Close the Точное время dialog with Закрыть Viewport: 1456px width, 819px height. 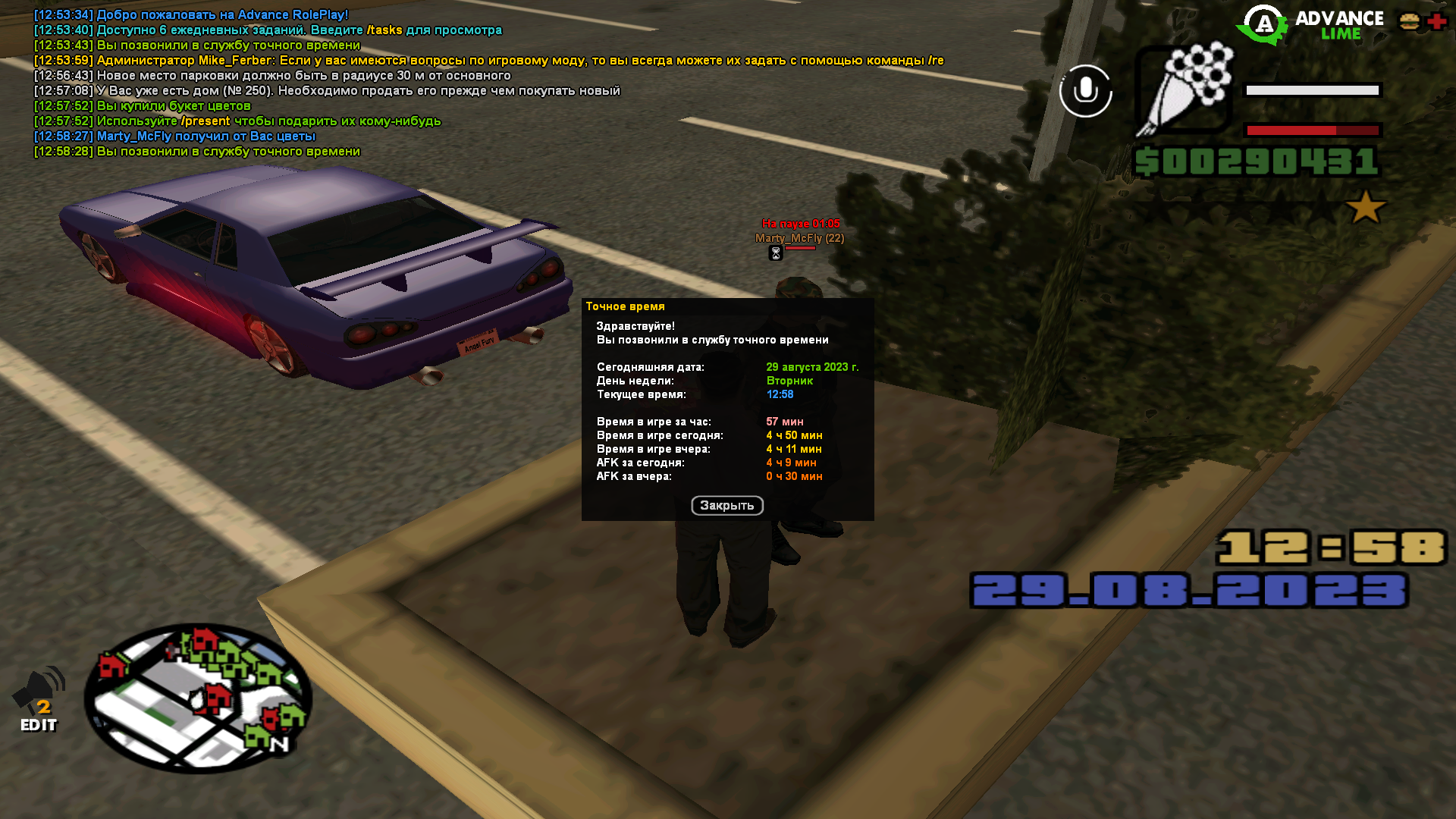point(726,506)
